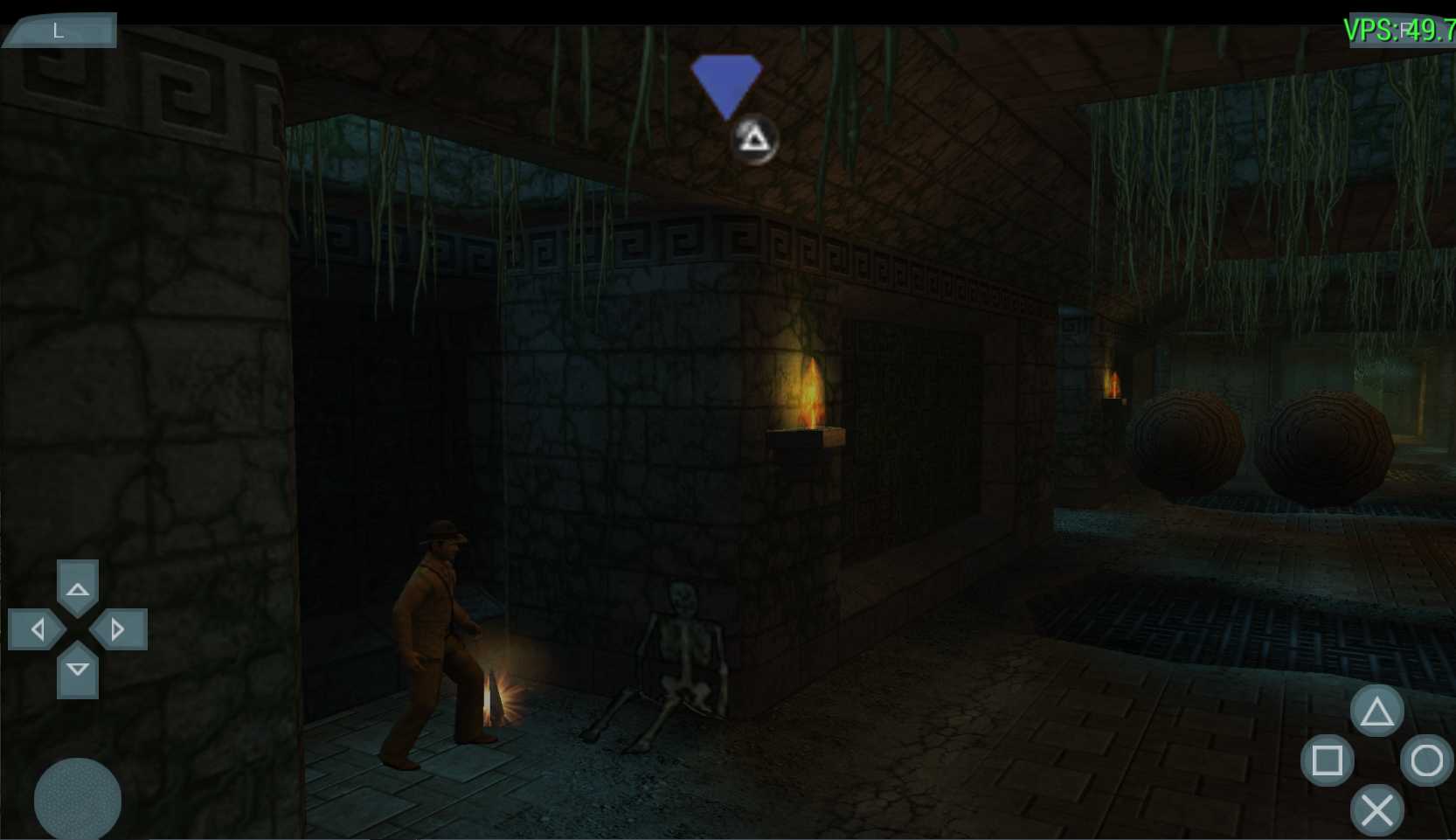Tap the L shoulder button
The image size is (1456, 840).
coord(59,31)
